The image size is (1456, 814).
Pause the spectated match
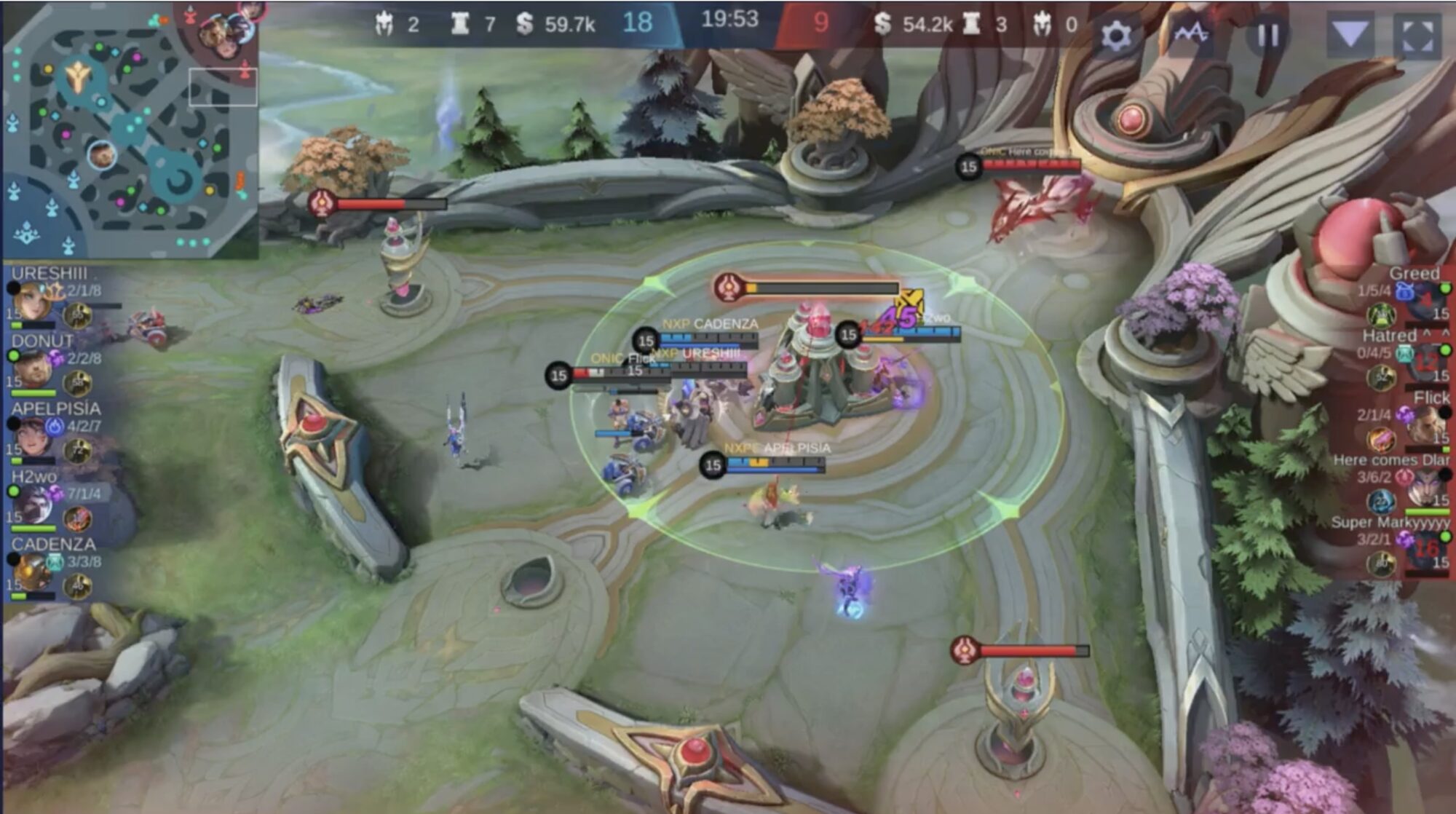coord(1268,34)
